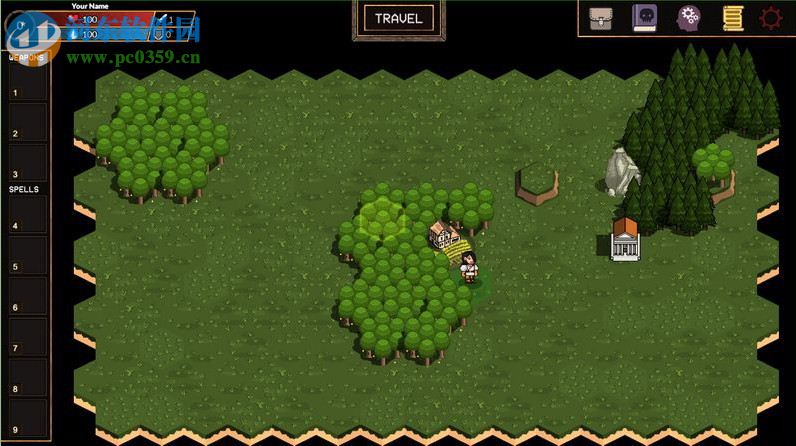Open settings with the red gear
Viewport: 796px width, 446px height.
(771, 18)
